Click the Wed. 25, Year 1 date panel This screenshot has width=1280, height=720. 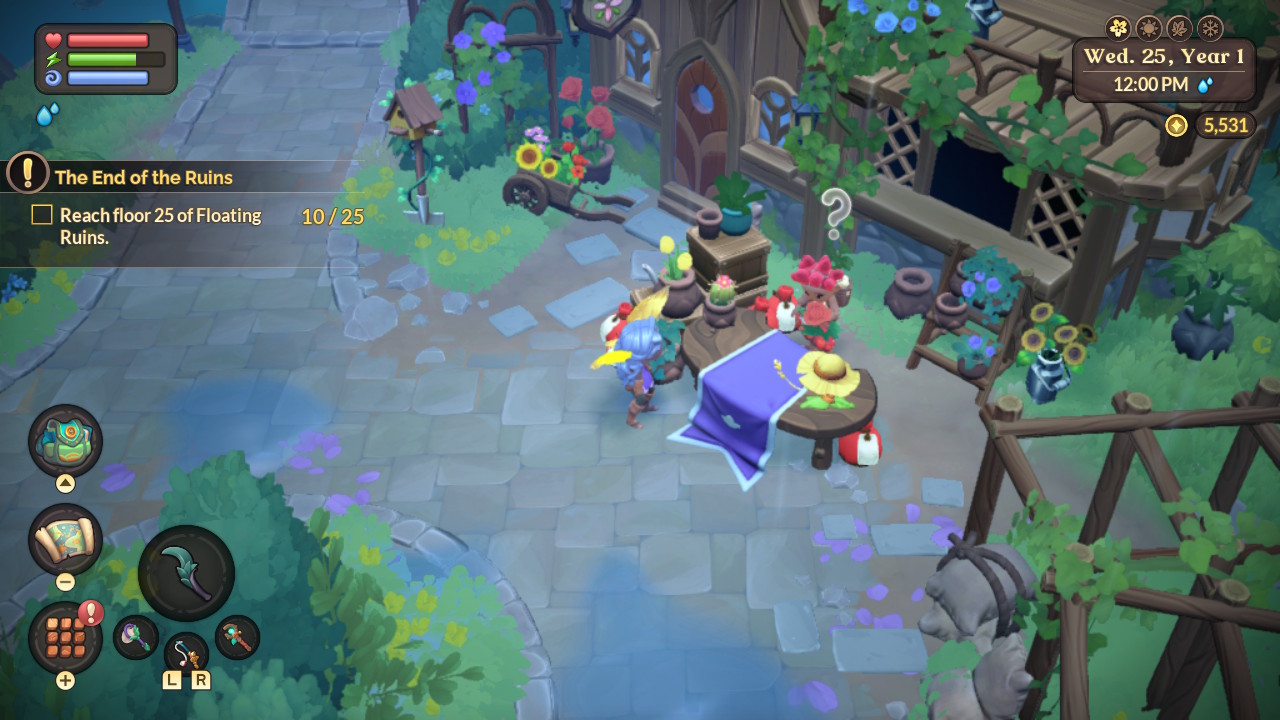click(1163, 57)
